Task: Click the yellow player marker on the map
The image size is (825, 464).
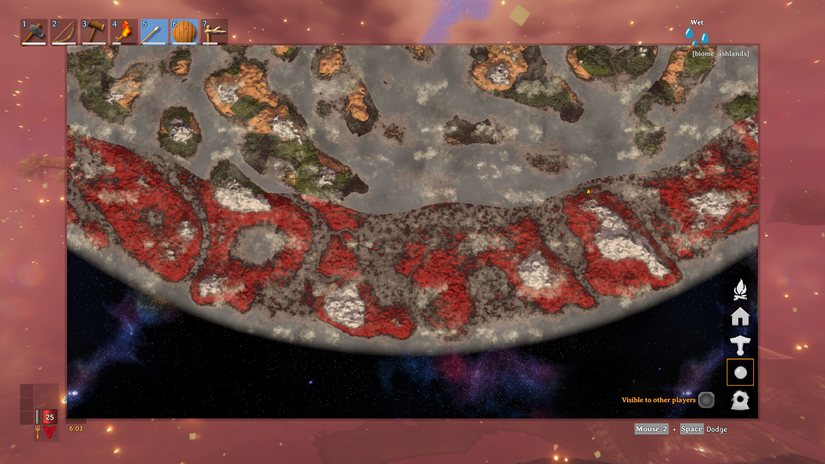Action: coord(588,190)
